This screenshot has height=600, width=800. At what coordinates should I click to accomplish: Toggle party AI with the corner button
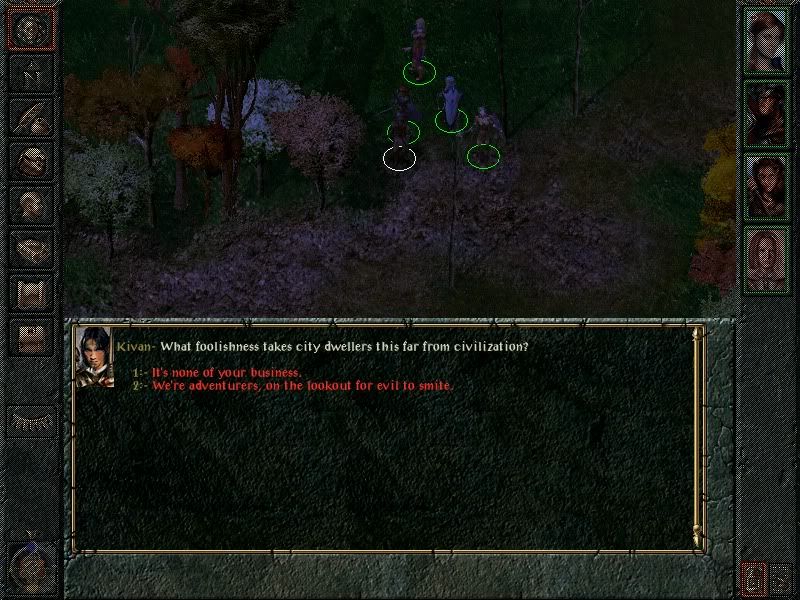point(782,578)
